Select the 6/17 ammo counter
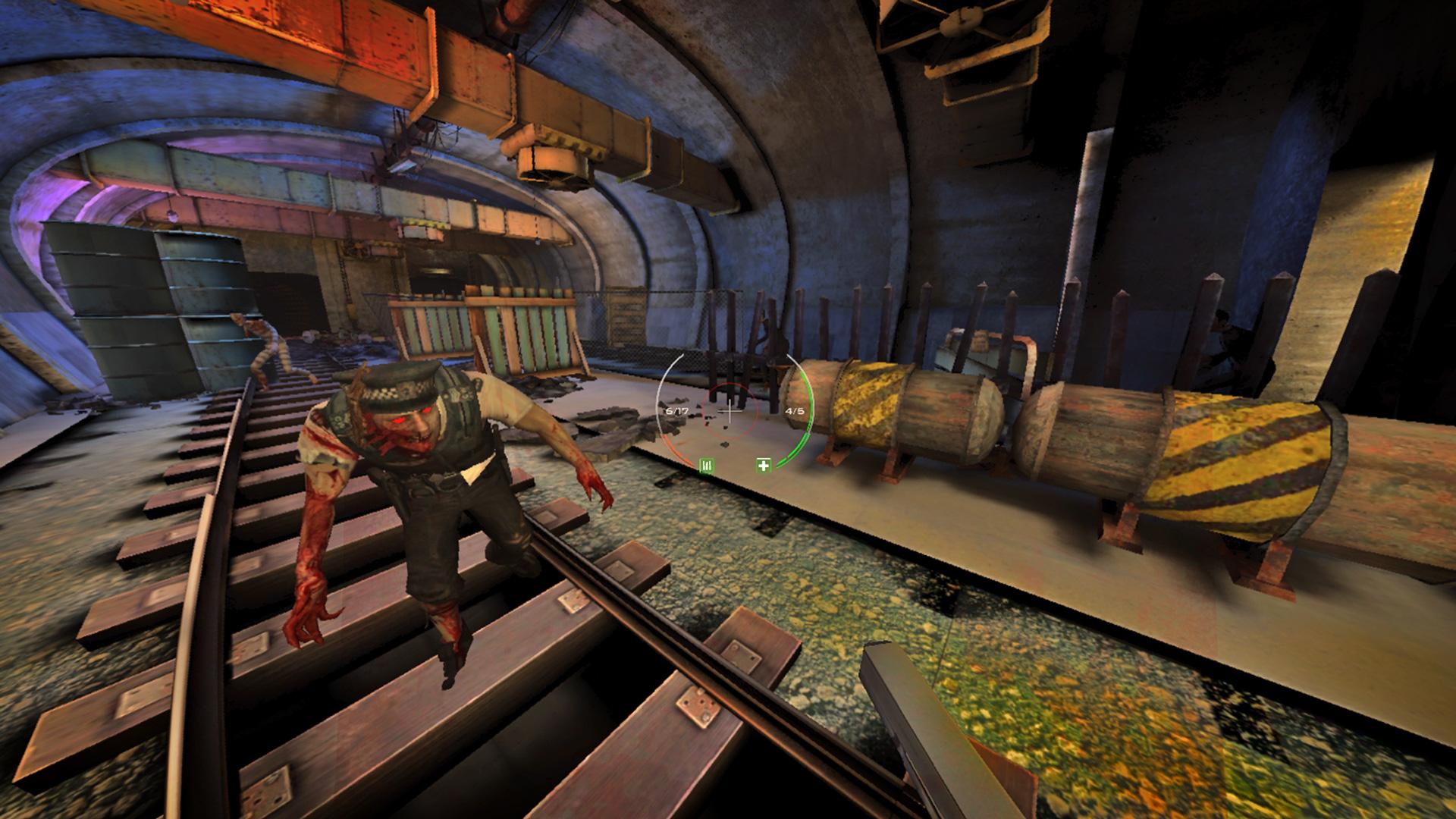 pos(677,410)
